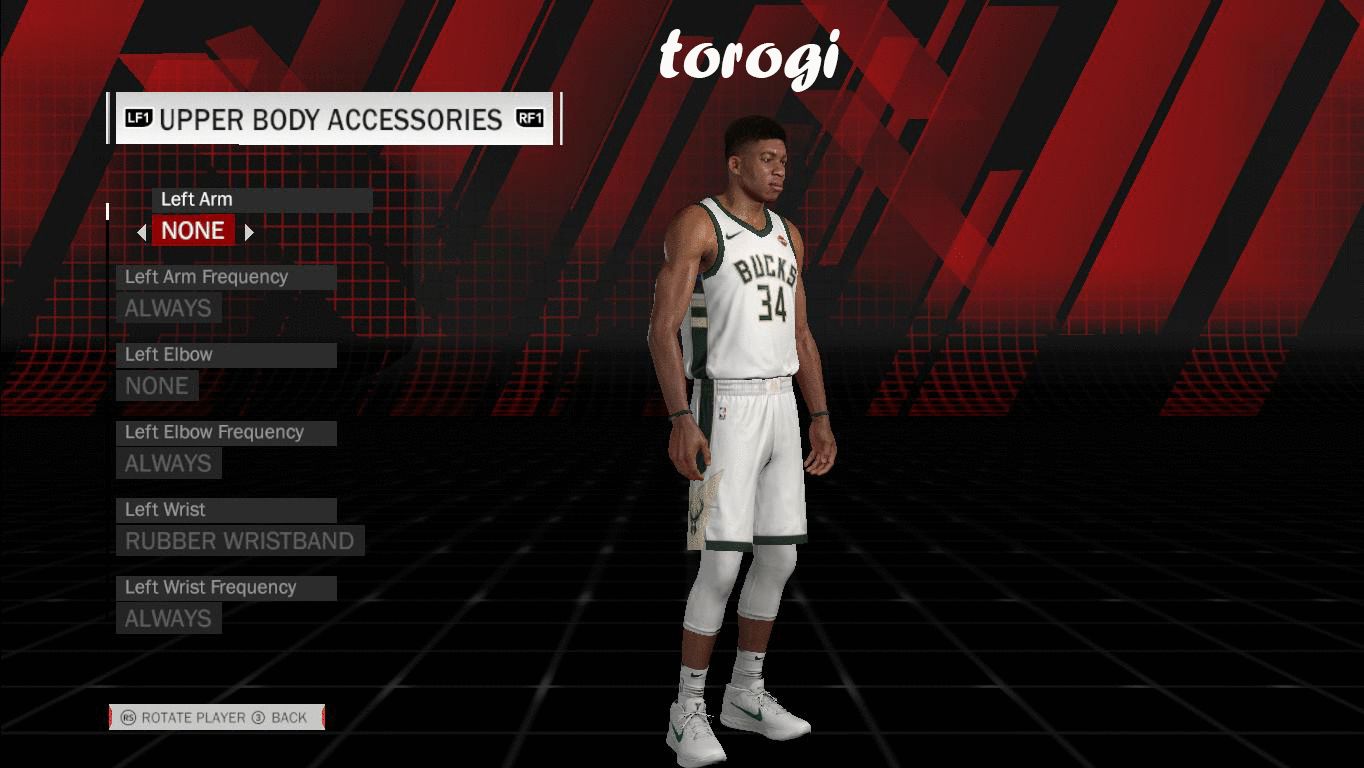The width and height of the screenshot is (1364, 768).
Task: Open the Left Elbow Frequency setting
Action: coord(168,463)
